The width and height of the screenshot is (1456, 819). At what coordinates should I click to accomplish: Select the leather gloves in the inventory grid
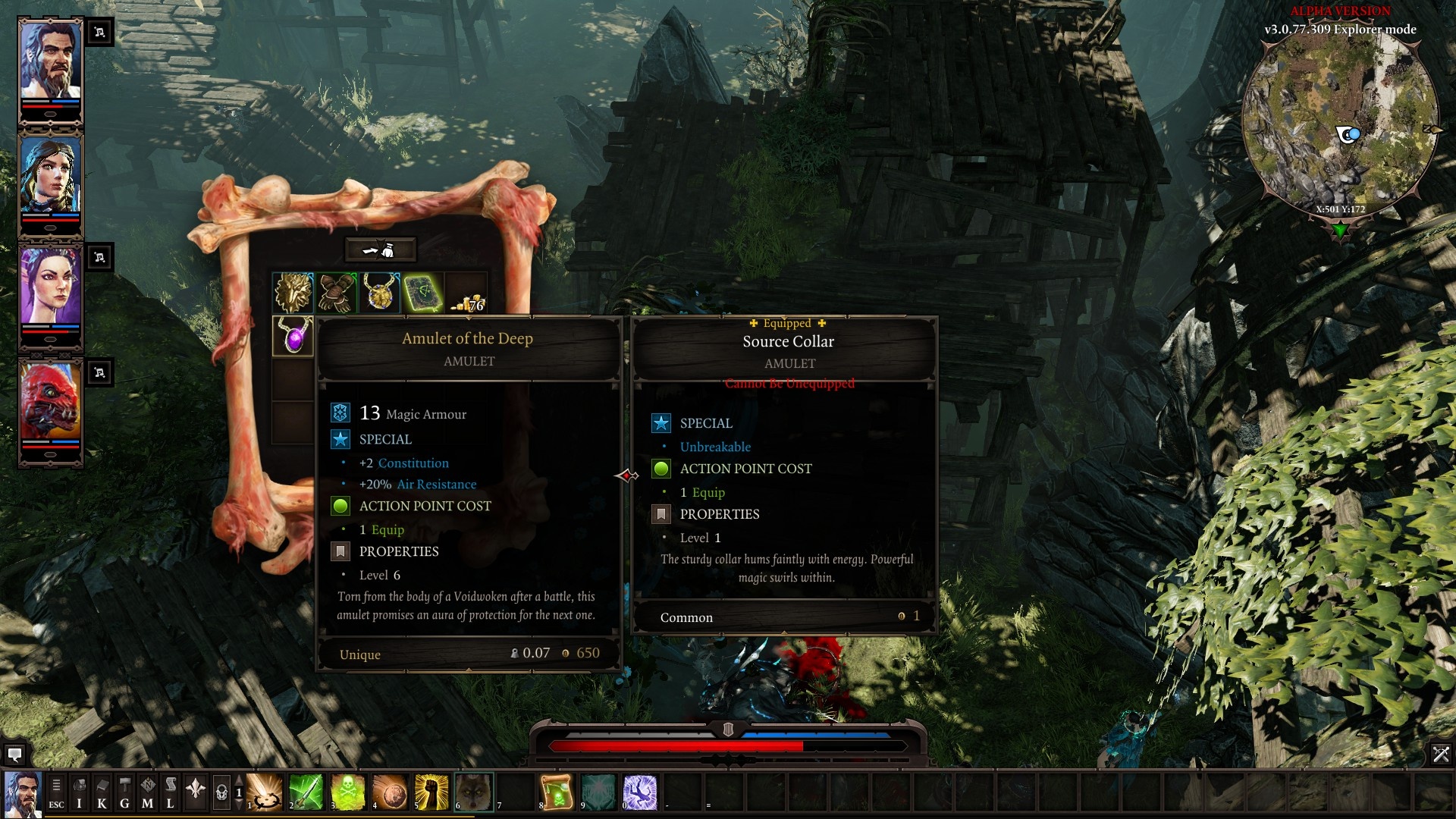[x=336, y=292]
